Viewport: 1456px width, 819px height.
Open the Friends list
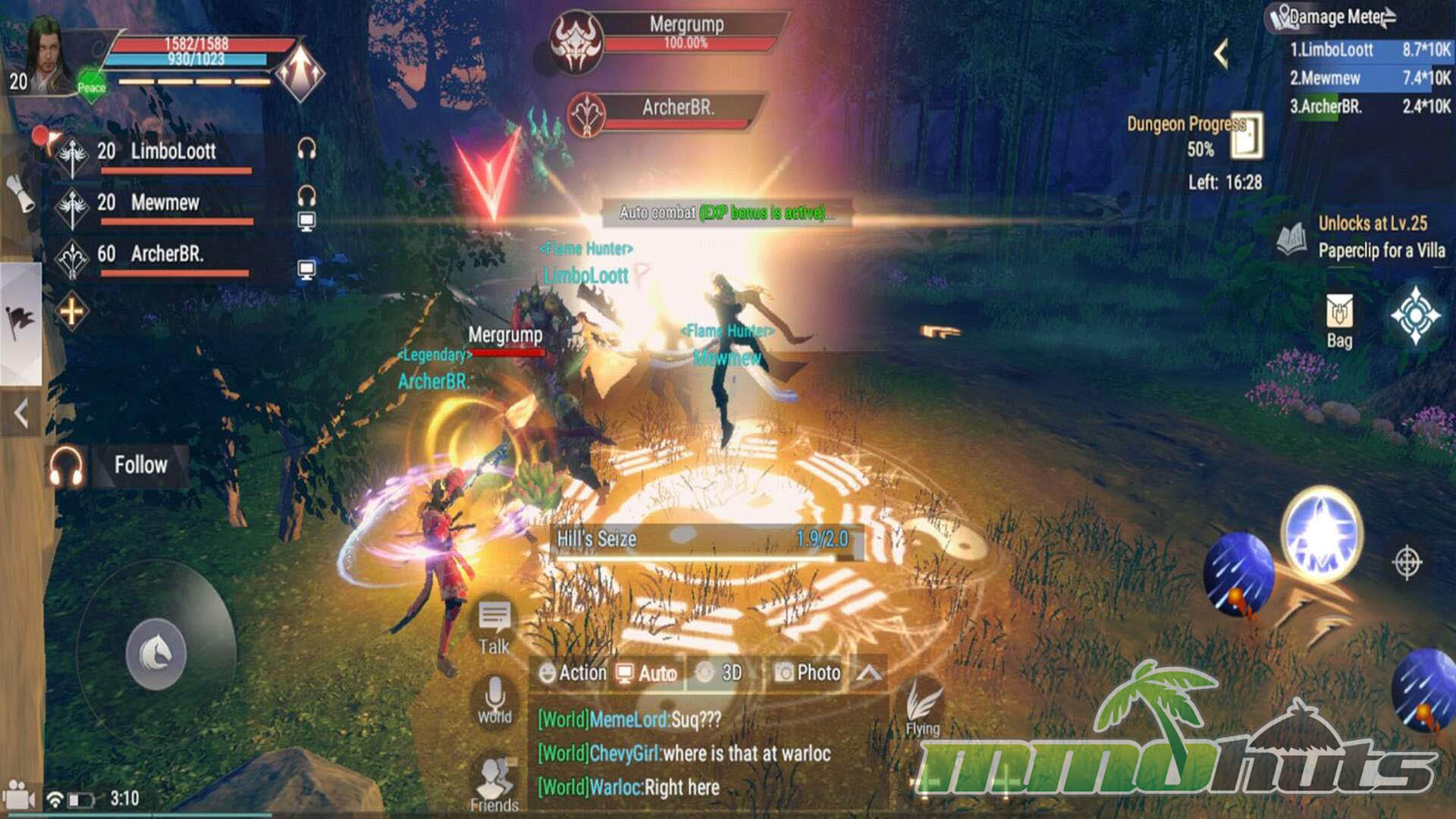pos(494,785)
